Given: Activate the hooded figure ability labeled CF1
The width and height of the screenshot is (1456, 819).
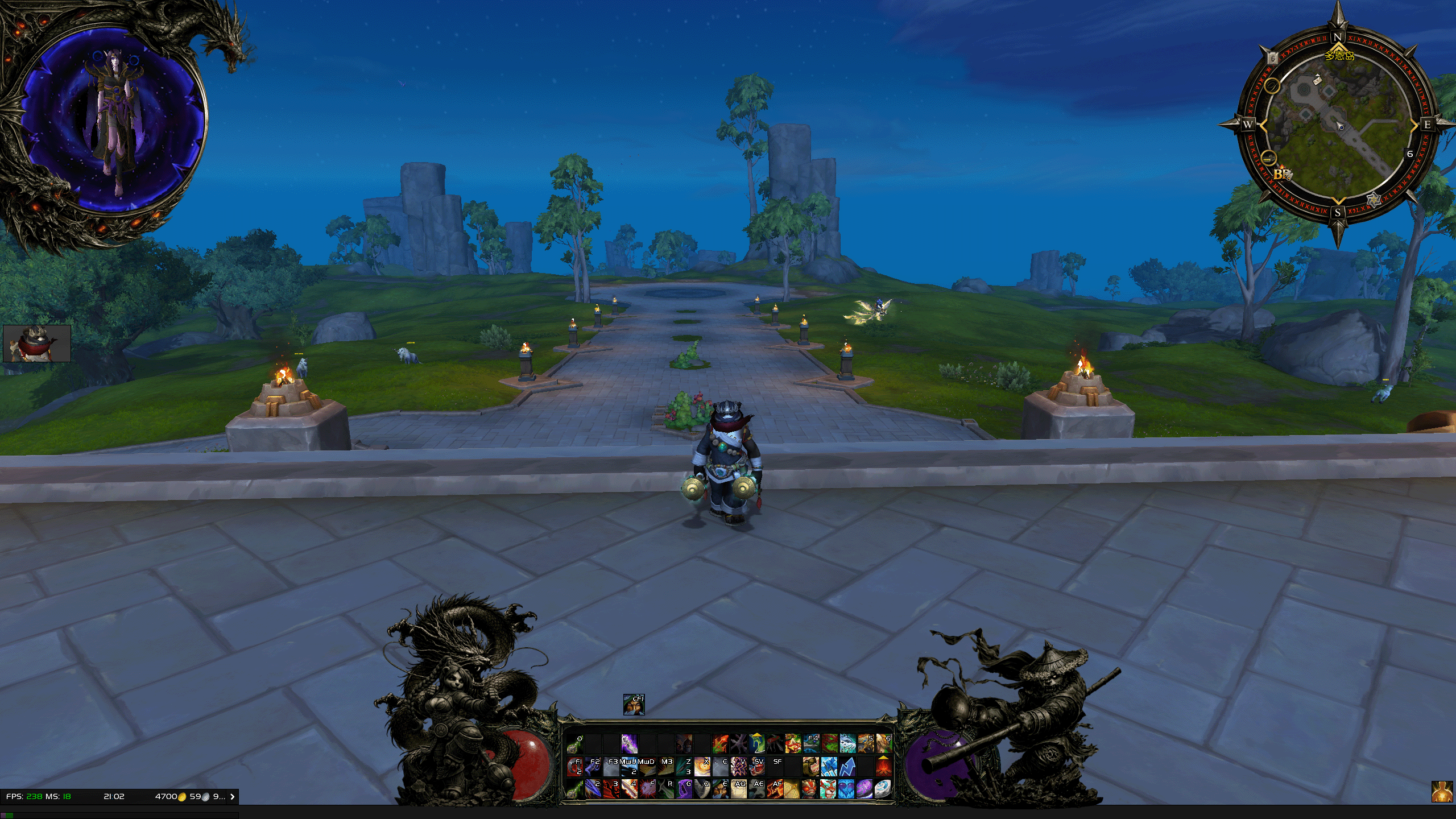Looking at the screenshot, I should click(634, 705).
